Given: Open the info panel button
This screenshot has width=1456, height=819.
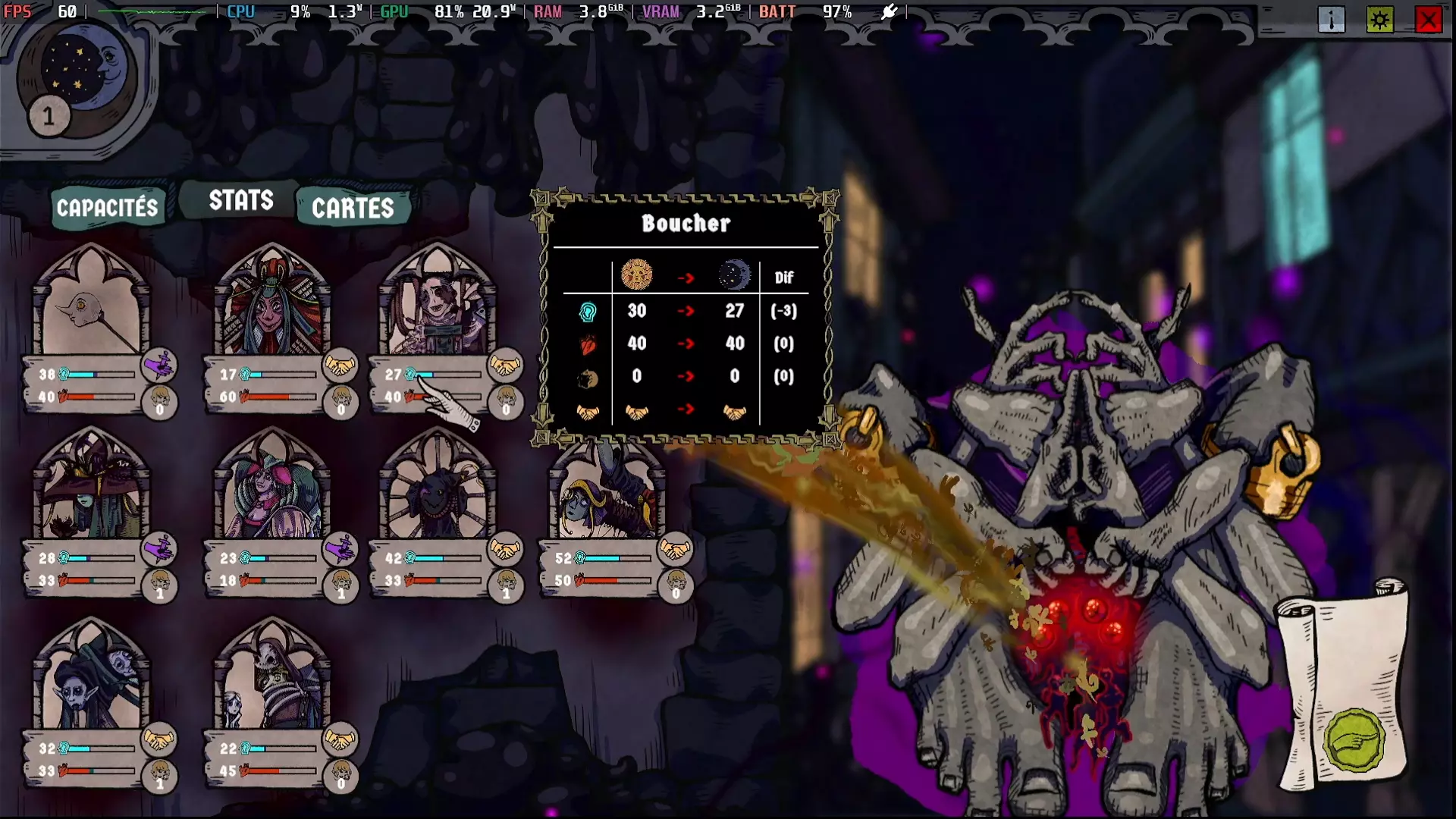Looking at the screenshot, I should (1332, 20).
